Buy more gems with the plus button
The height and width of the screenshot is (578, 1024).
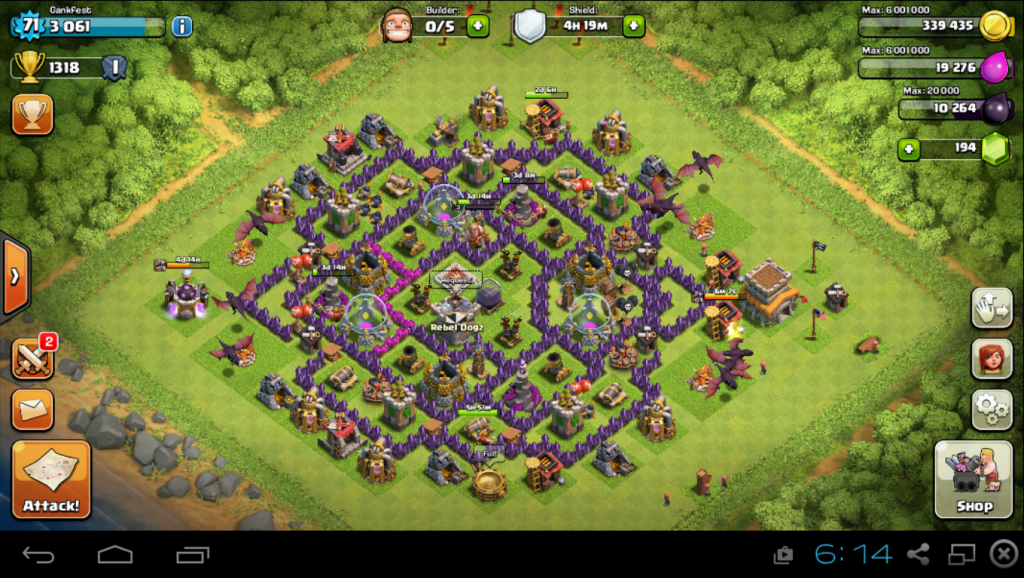(909, 149)
